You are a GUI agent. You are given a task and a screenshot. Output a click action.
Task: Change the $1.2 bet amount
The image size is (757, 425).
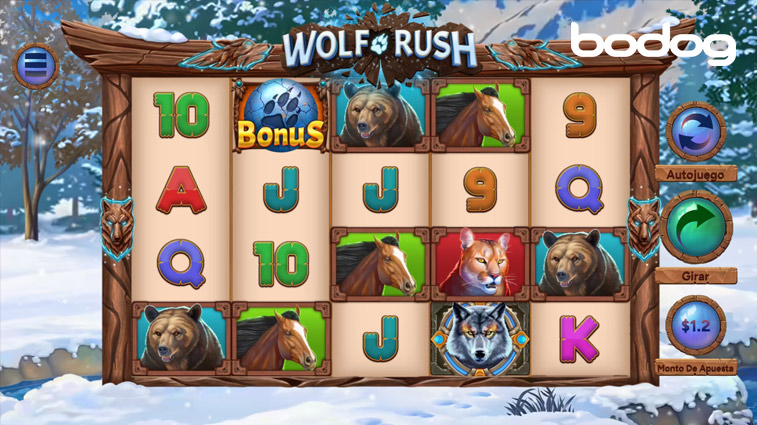(695, 324)
